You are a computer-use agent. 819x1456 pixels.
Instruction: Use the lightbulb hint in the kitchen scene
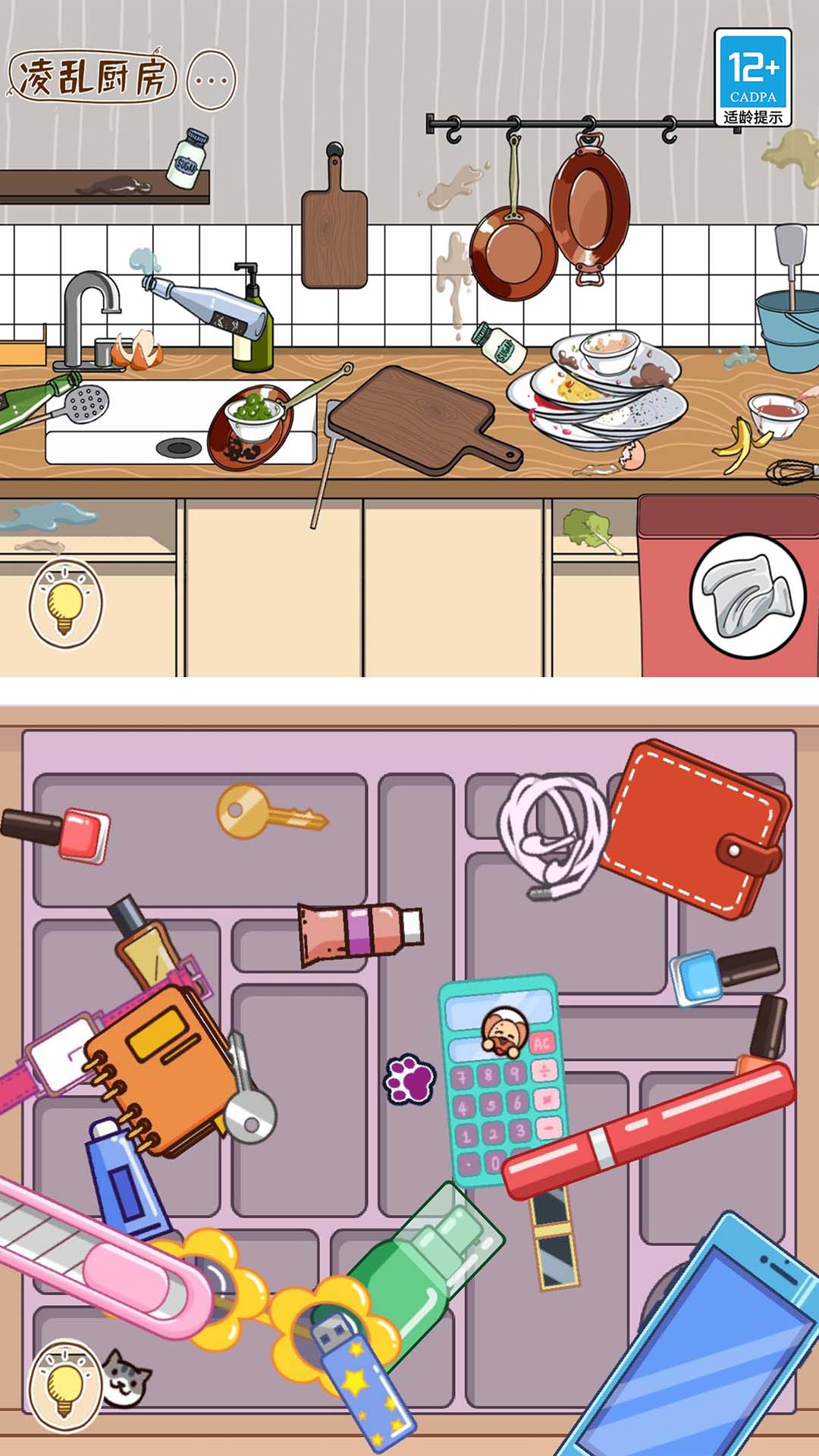65,604
